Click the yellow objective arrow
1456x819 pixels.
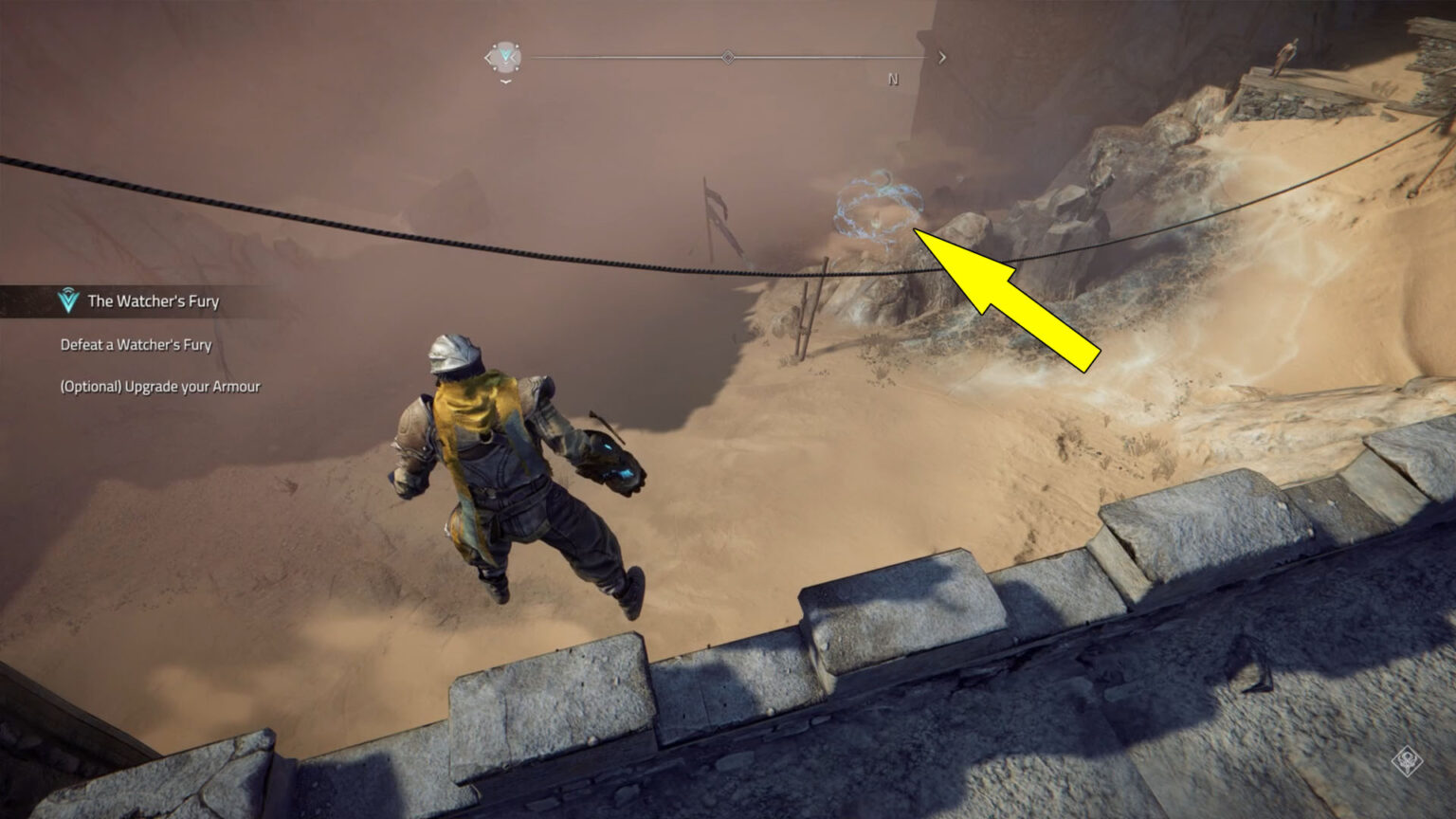1005,294
